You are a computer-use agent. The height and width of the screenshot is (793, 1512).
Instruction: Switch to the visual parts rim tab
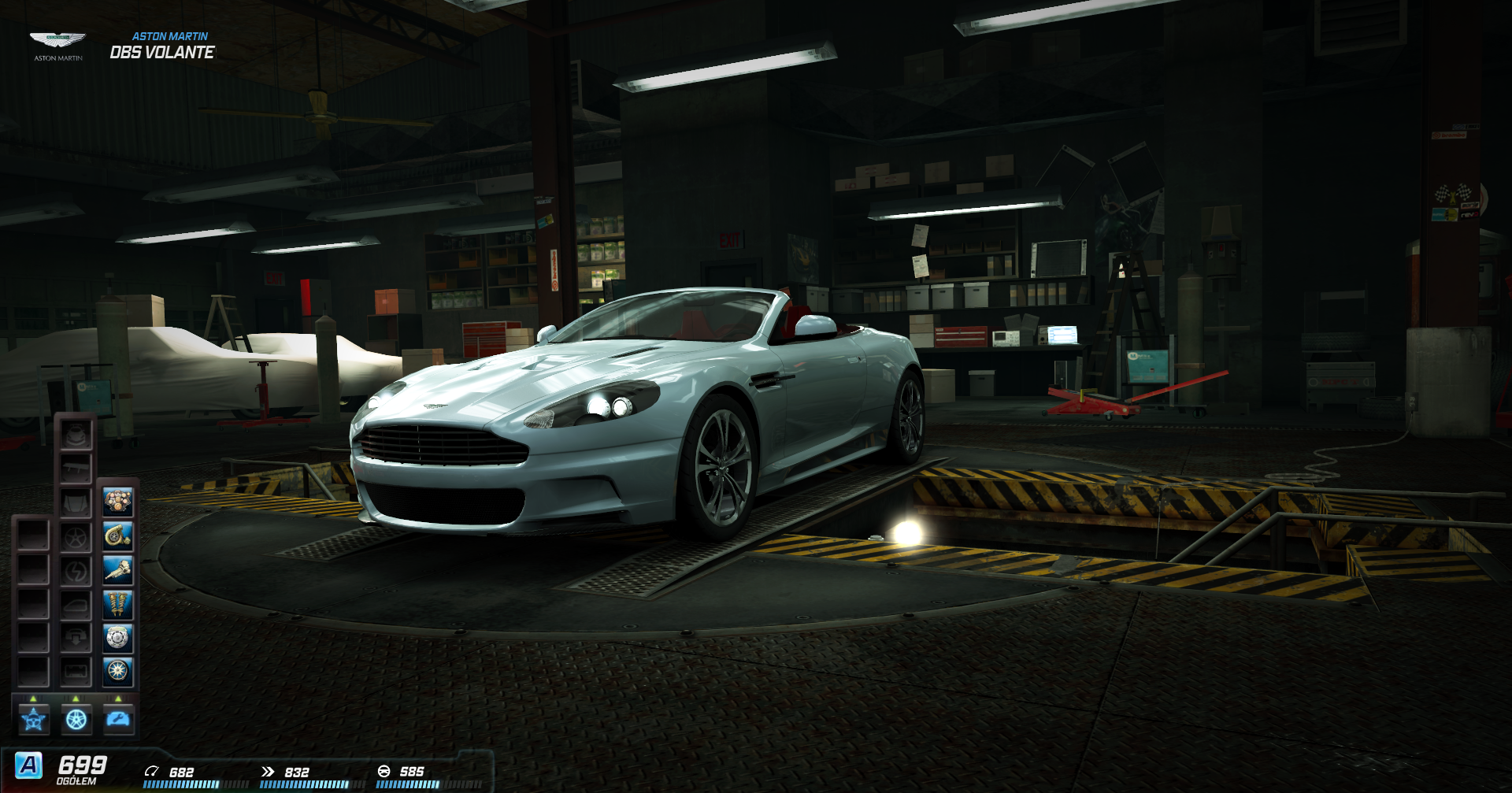(76, 719)
